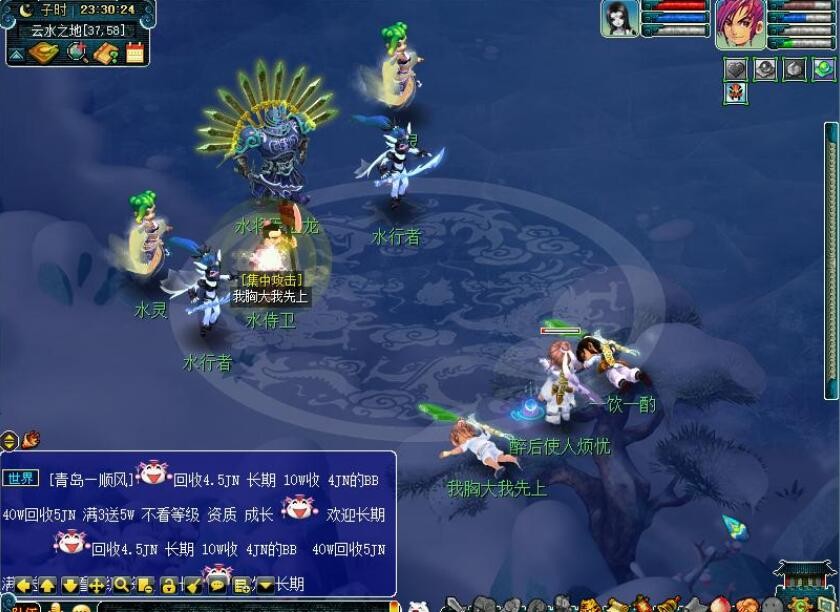The height and width of the screenshot is (612, 840).
Task: Open the red calendar events icon
Action: [135, 52]
